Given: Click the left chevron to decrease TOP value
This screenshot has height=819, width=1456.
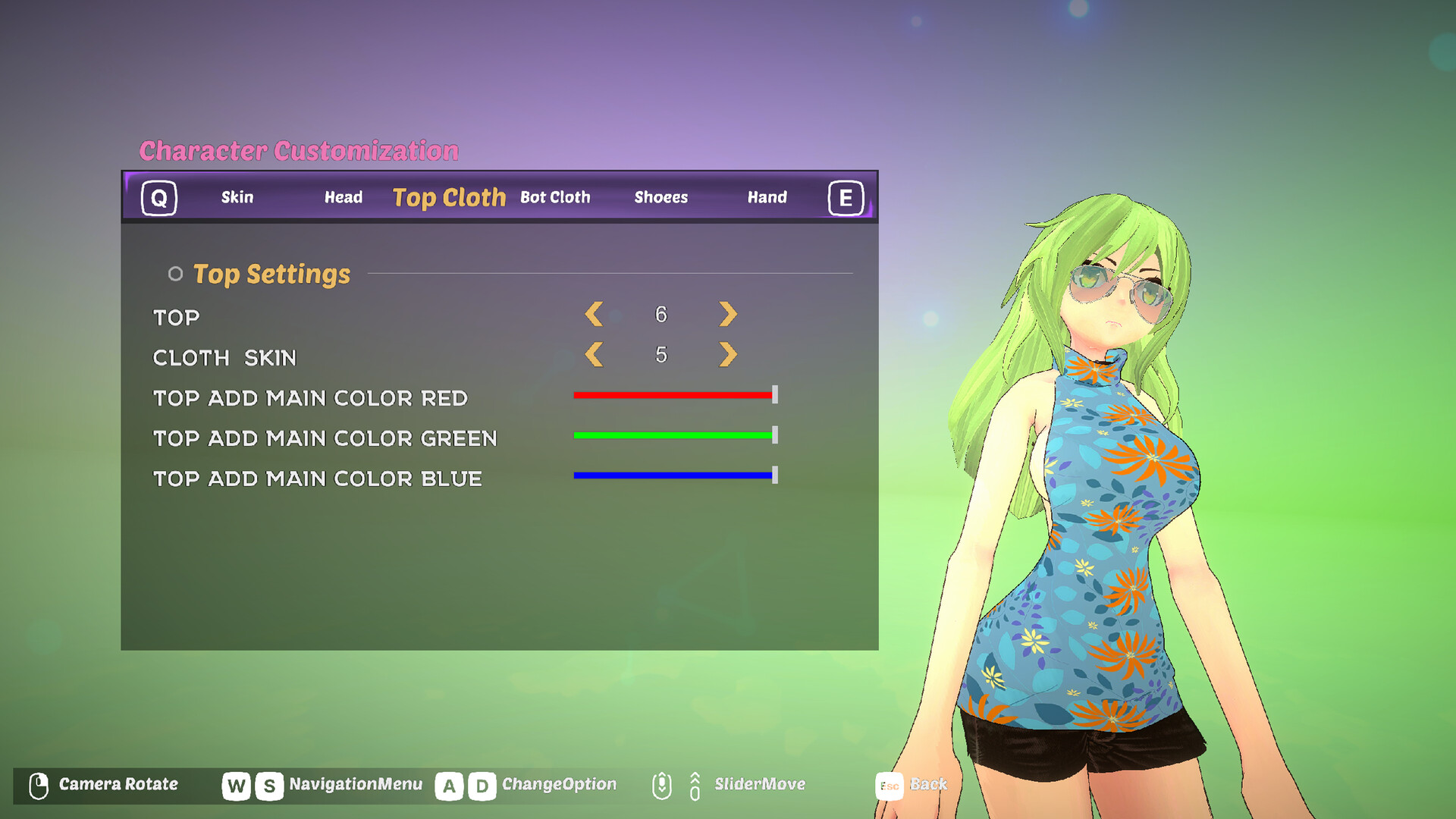Looking at the screenshot, I should click(x=594, y=314).
